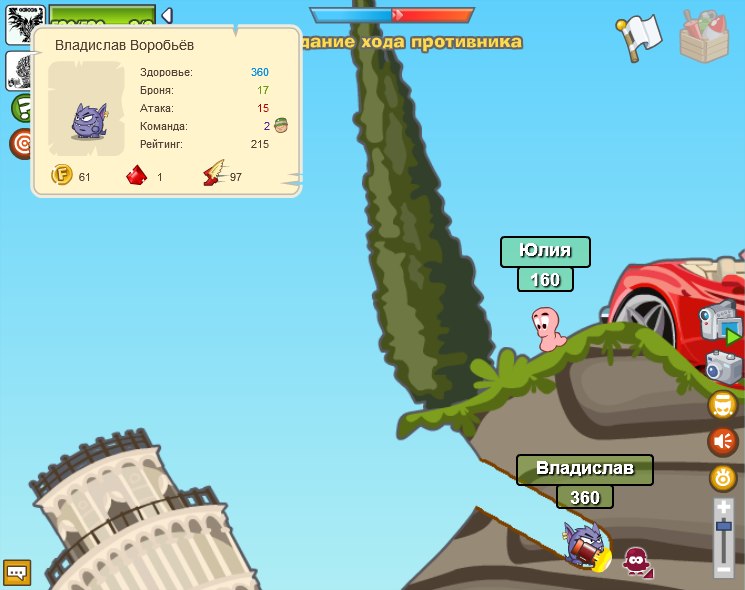Click the blue zoom slider handle
Image resolution: width=745 pixels, height=590 pixels.
click(724, 527)
